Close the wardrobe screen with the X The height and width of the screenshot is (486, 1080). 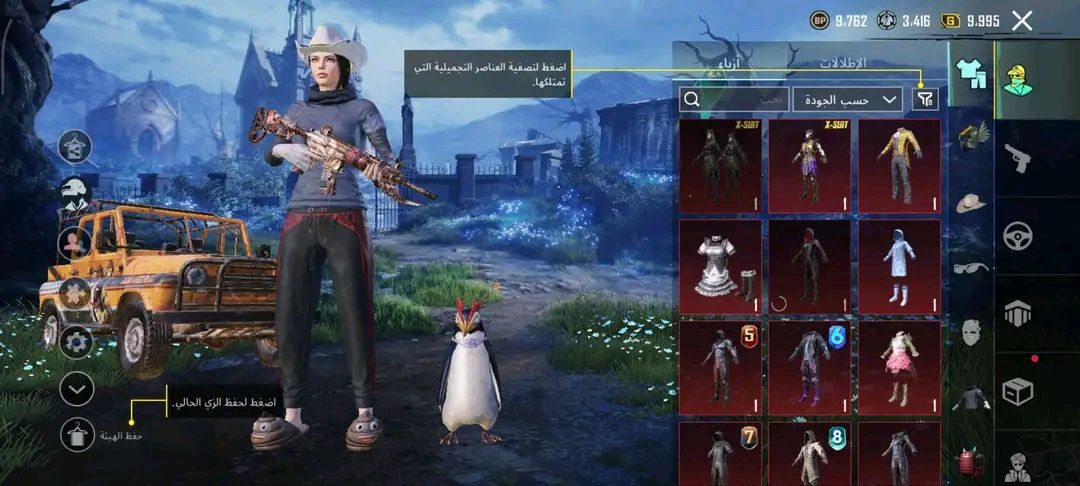[1022, 20]
